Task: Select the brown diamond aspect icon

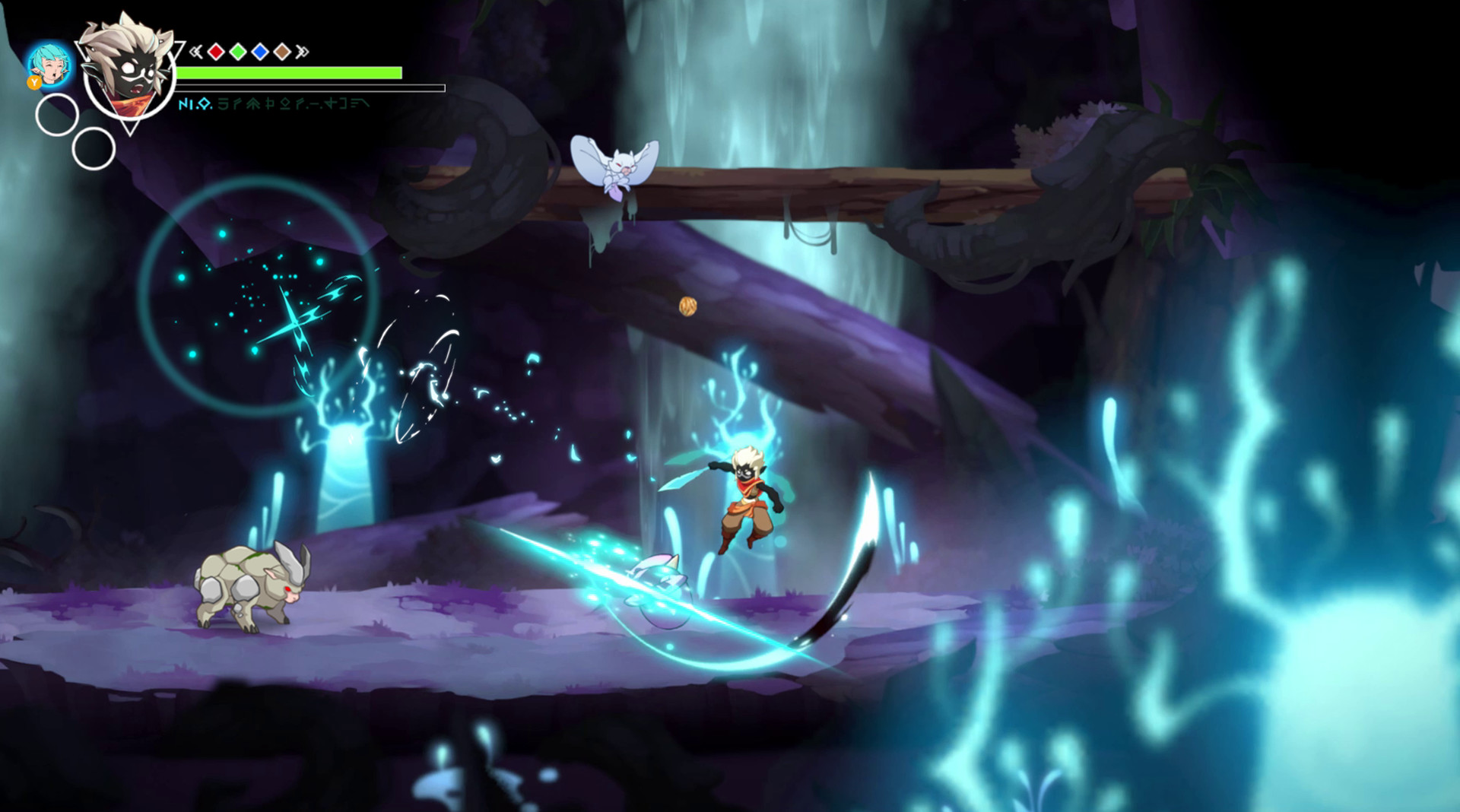Action: (282, 51)
